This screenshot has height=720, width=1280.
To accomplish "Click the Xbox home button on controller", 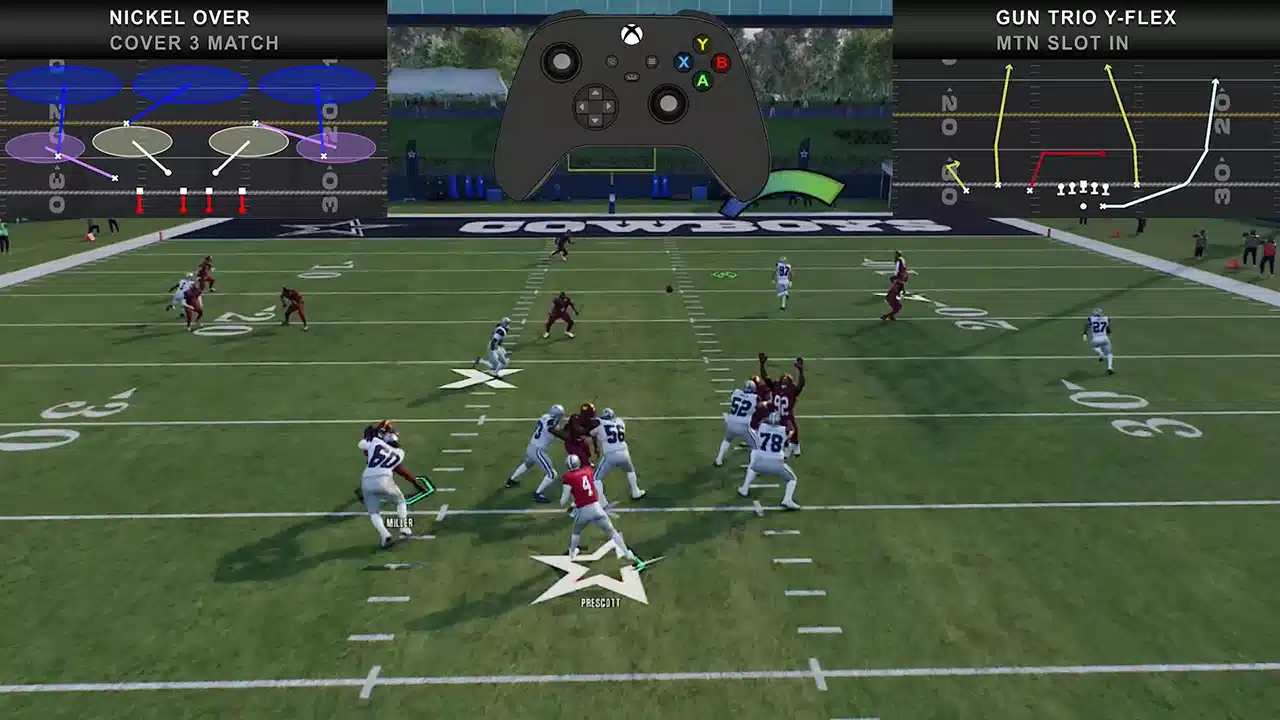I will click(631, 33).
